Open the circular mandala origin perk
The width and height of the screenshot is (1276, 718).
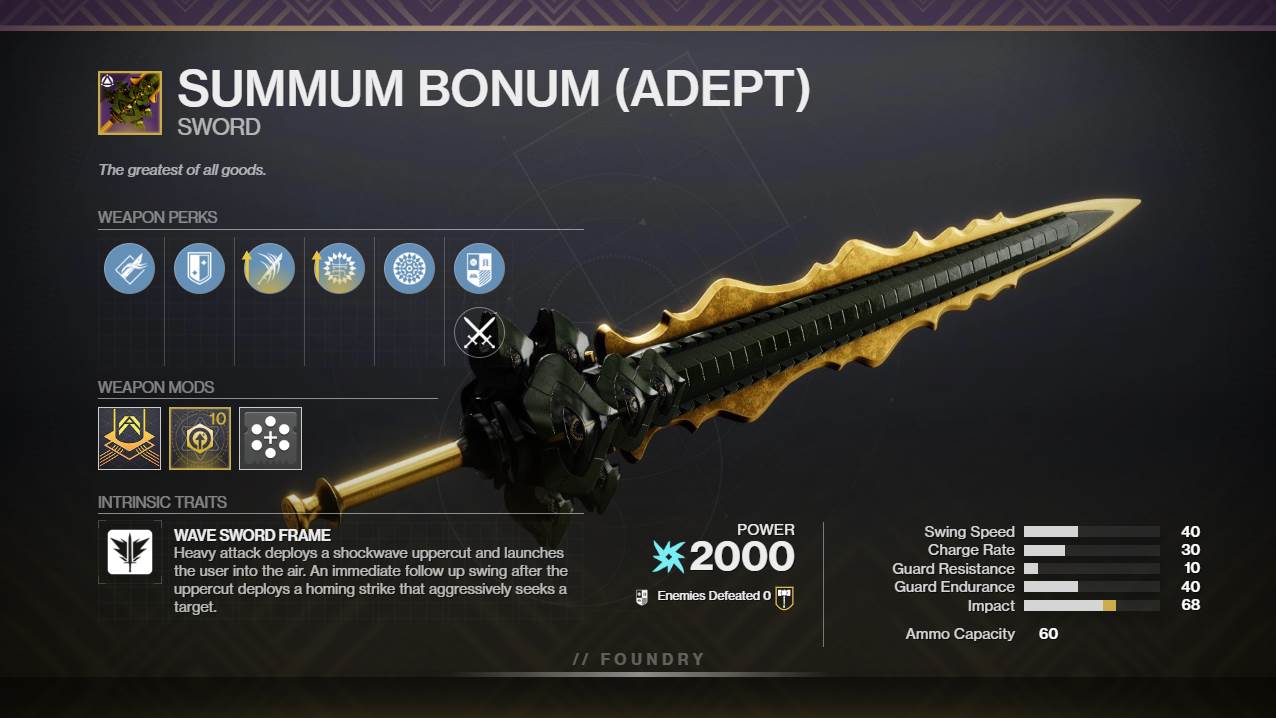click(x=409, y=268)
